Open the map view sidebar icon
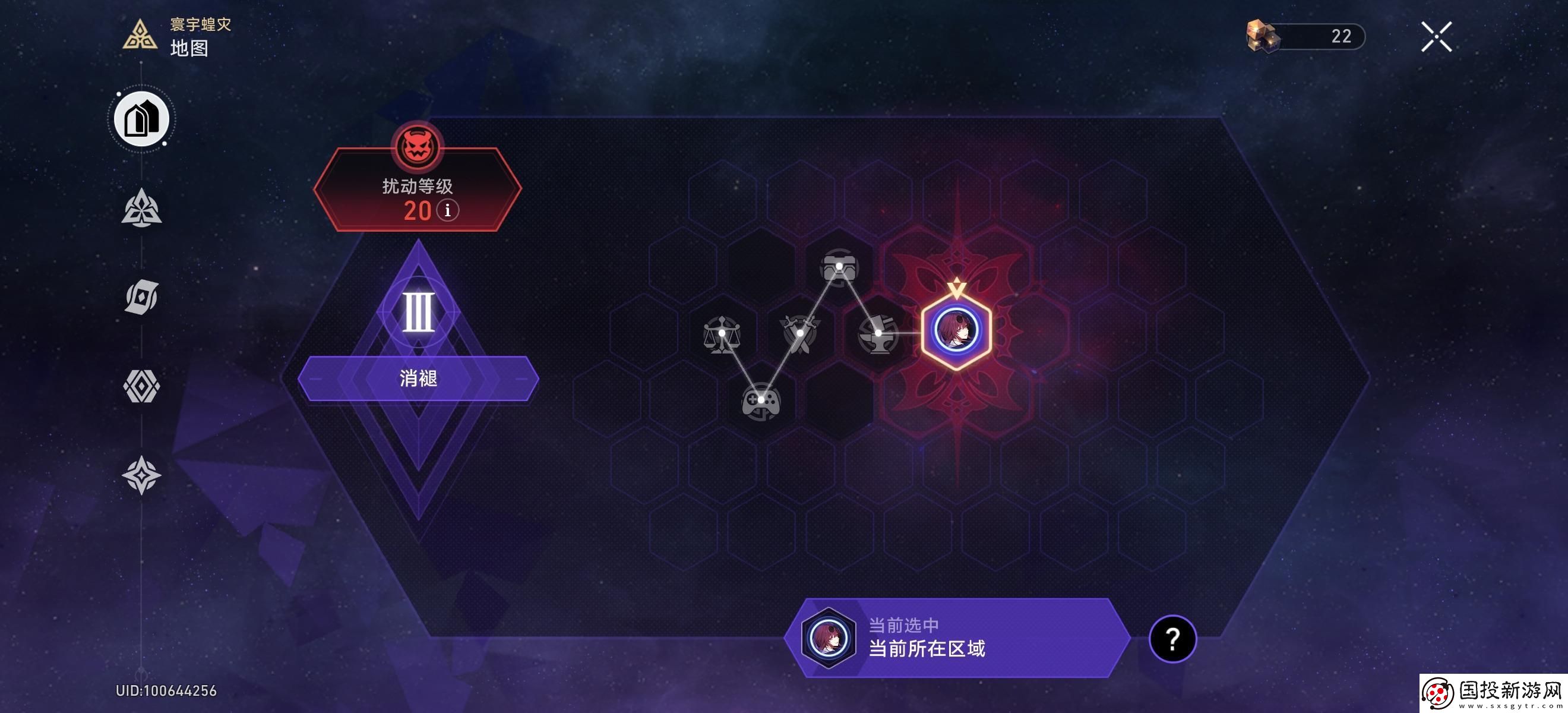This screenshot has height=713, width=1568. coord(141,119)
